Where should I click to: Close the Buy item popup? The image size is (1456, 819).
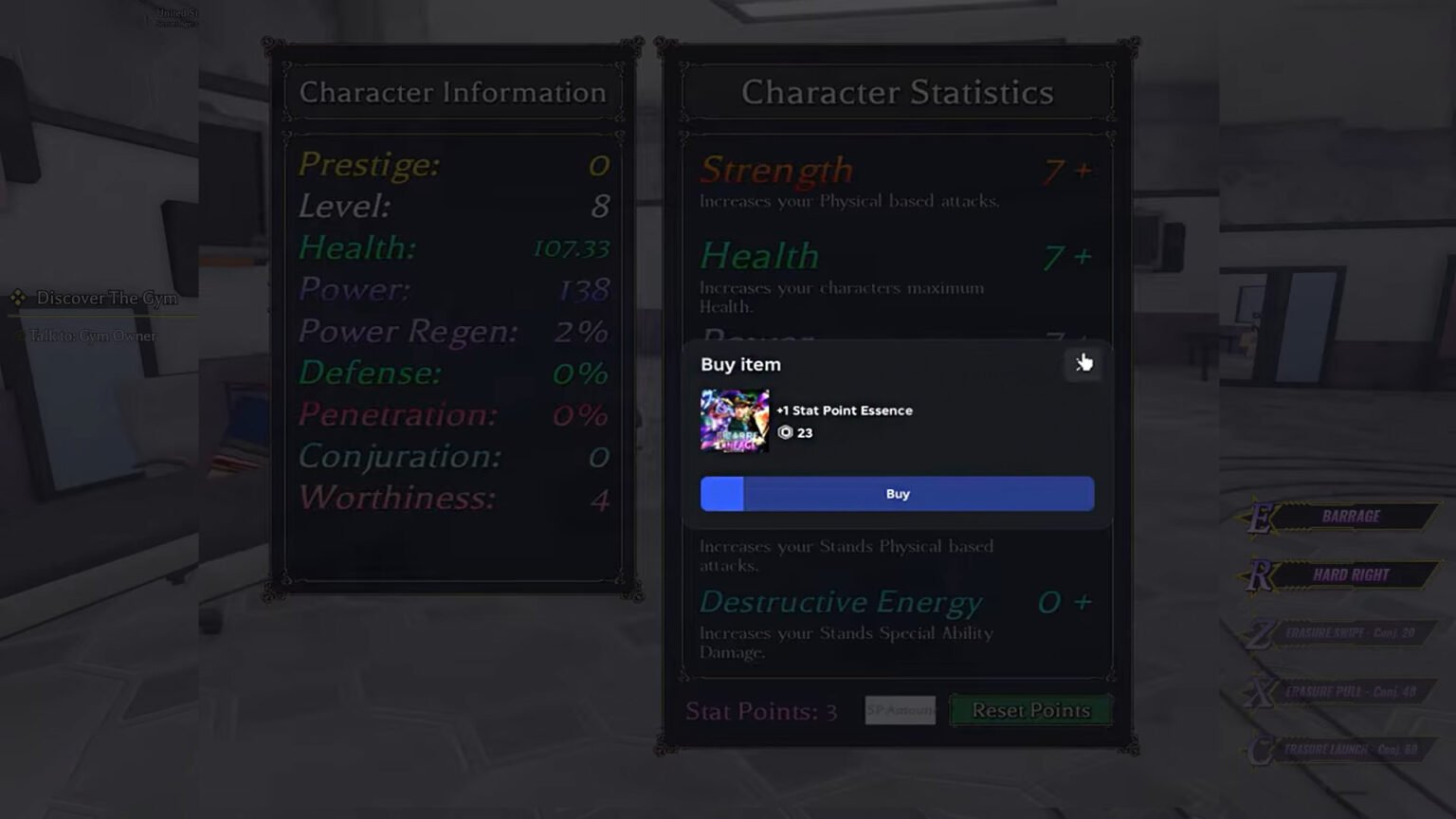pyautogui.click(x=1083, y=363)
